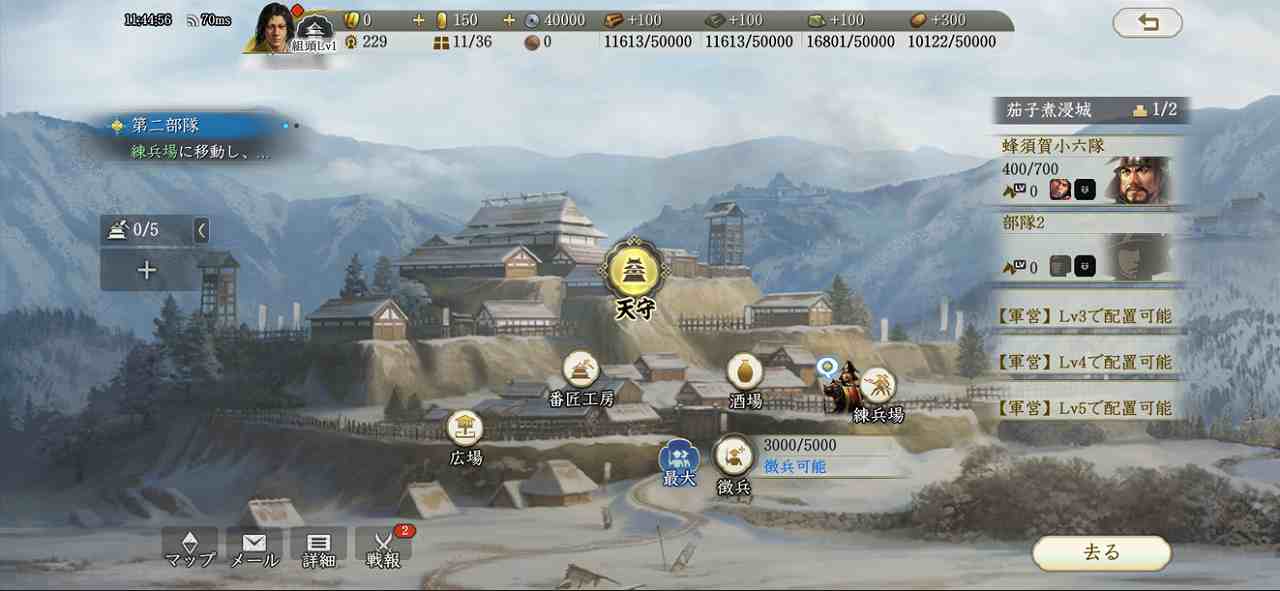Select the 部隊2 troop slot
1280x591 pixels.
pyautogui.click(x=1090, y=247)
